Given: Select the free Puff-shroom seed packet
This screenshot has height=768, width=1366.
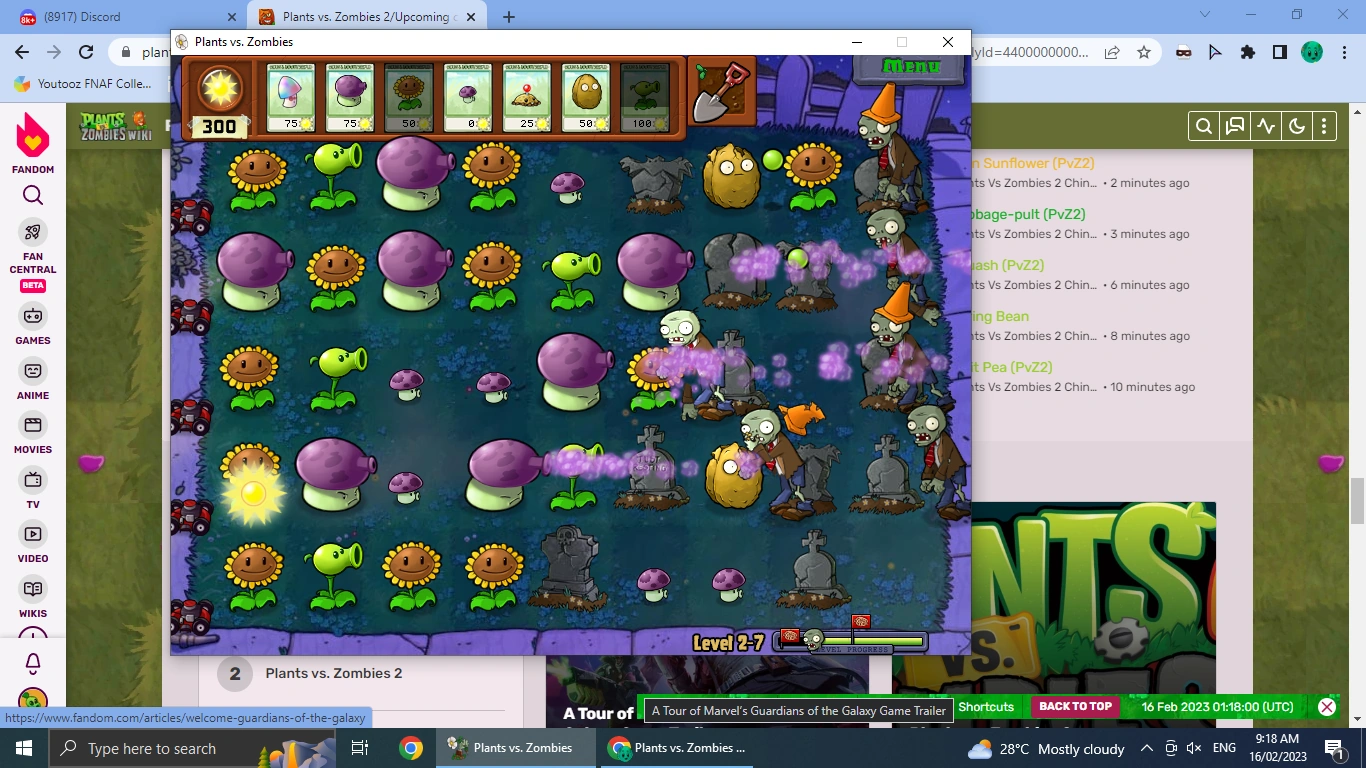Looking at the screenshot, I should [468, 95].
